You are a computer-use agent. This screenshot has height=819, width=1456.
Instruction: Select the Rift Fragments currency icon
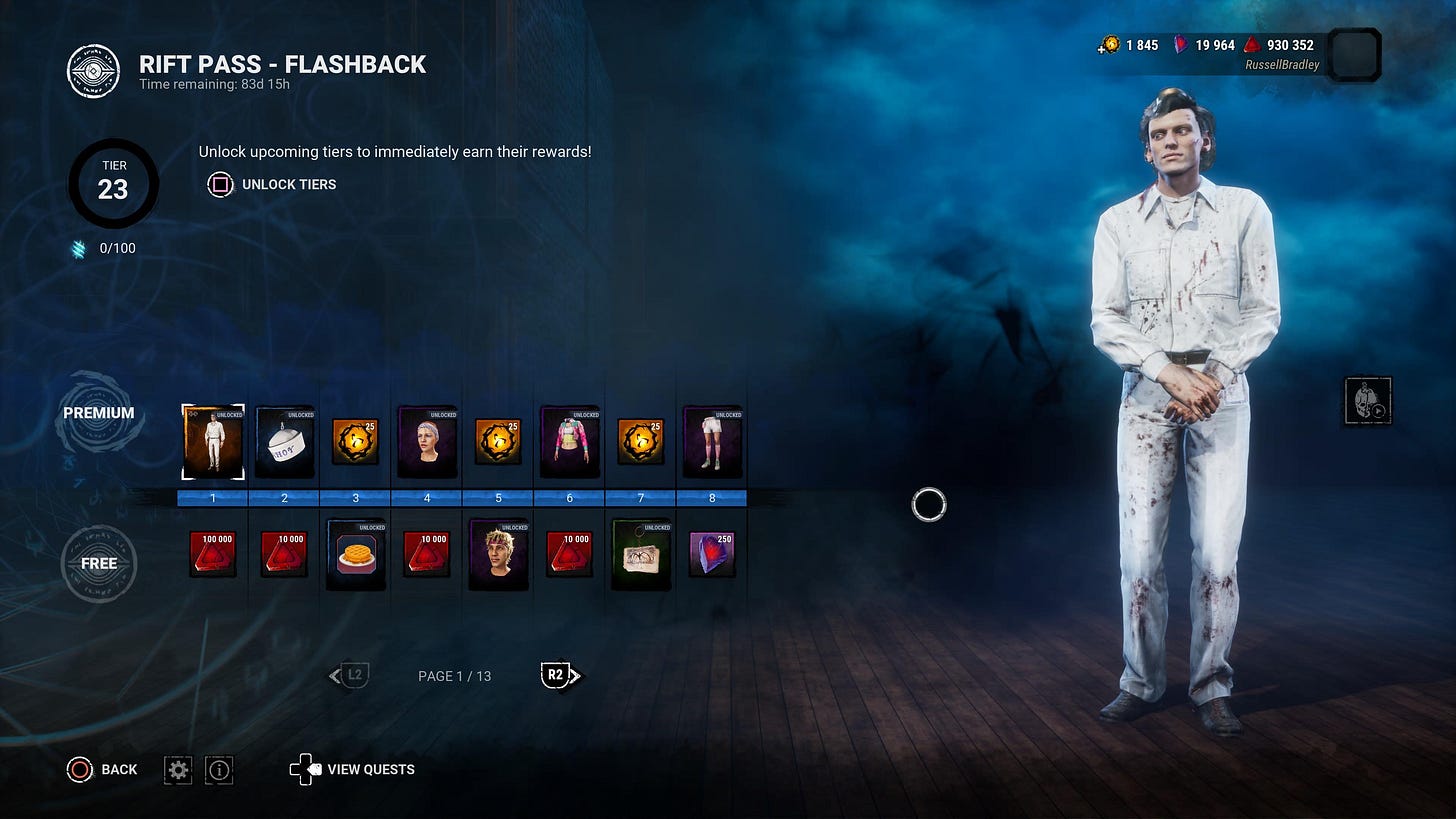click(x=1180, y=45)
